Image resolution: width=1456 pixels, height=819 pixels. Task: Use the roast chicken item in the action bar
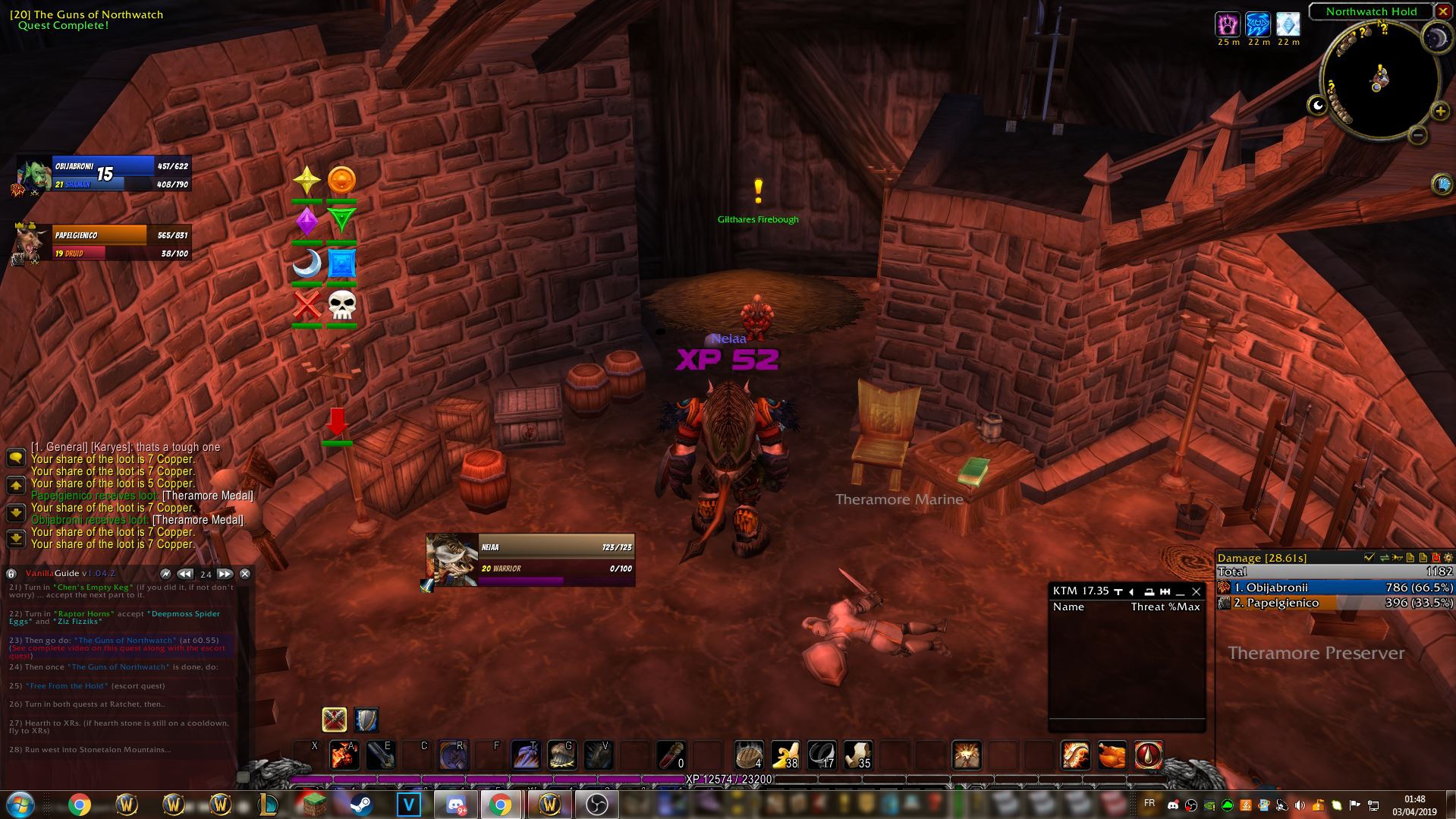(1112, 755)
